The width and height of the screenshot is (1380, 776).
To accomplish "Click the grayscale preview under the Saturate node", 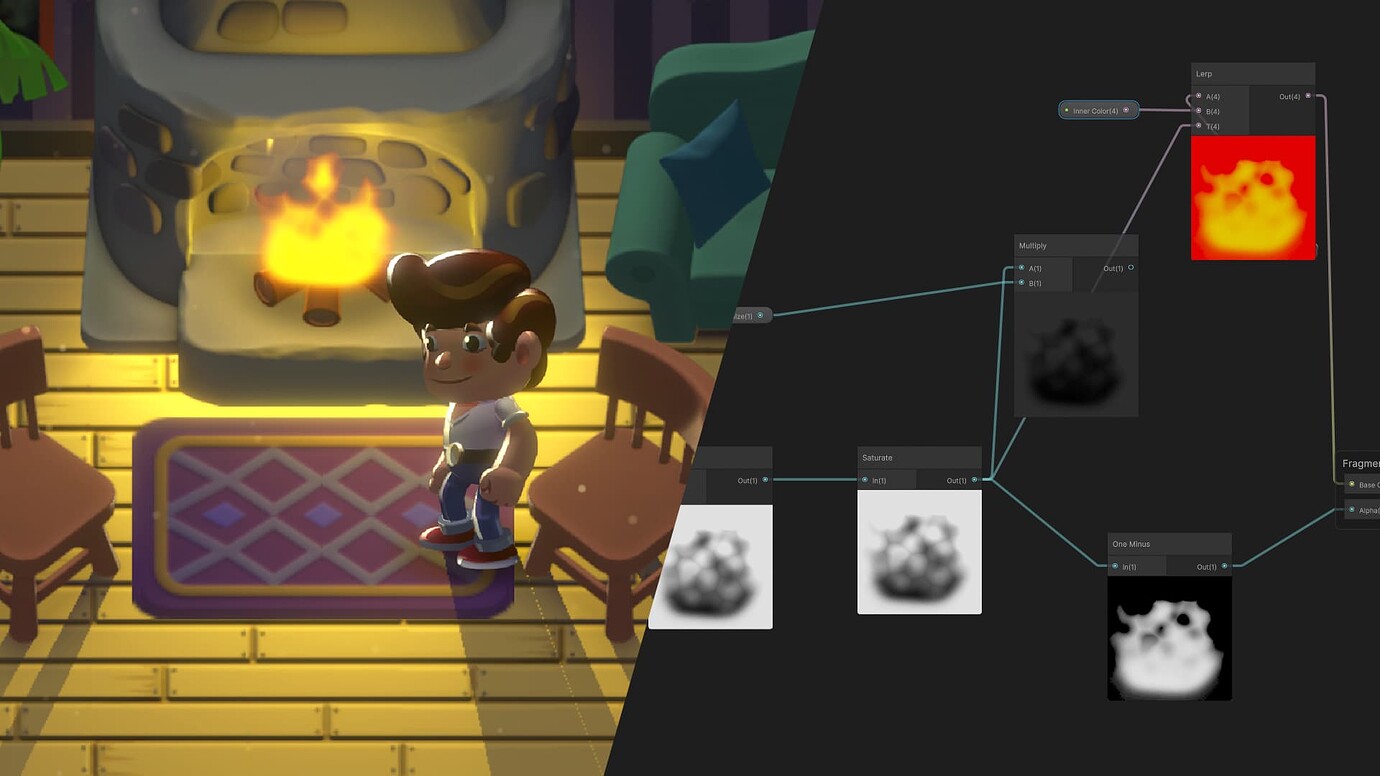I will click(x=919, y=553).
